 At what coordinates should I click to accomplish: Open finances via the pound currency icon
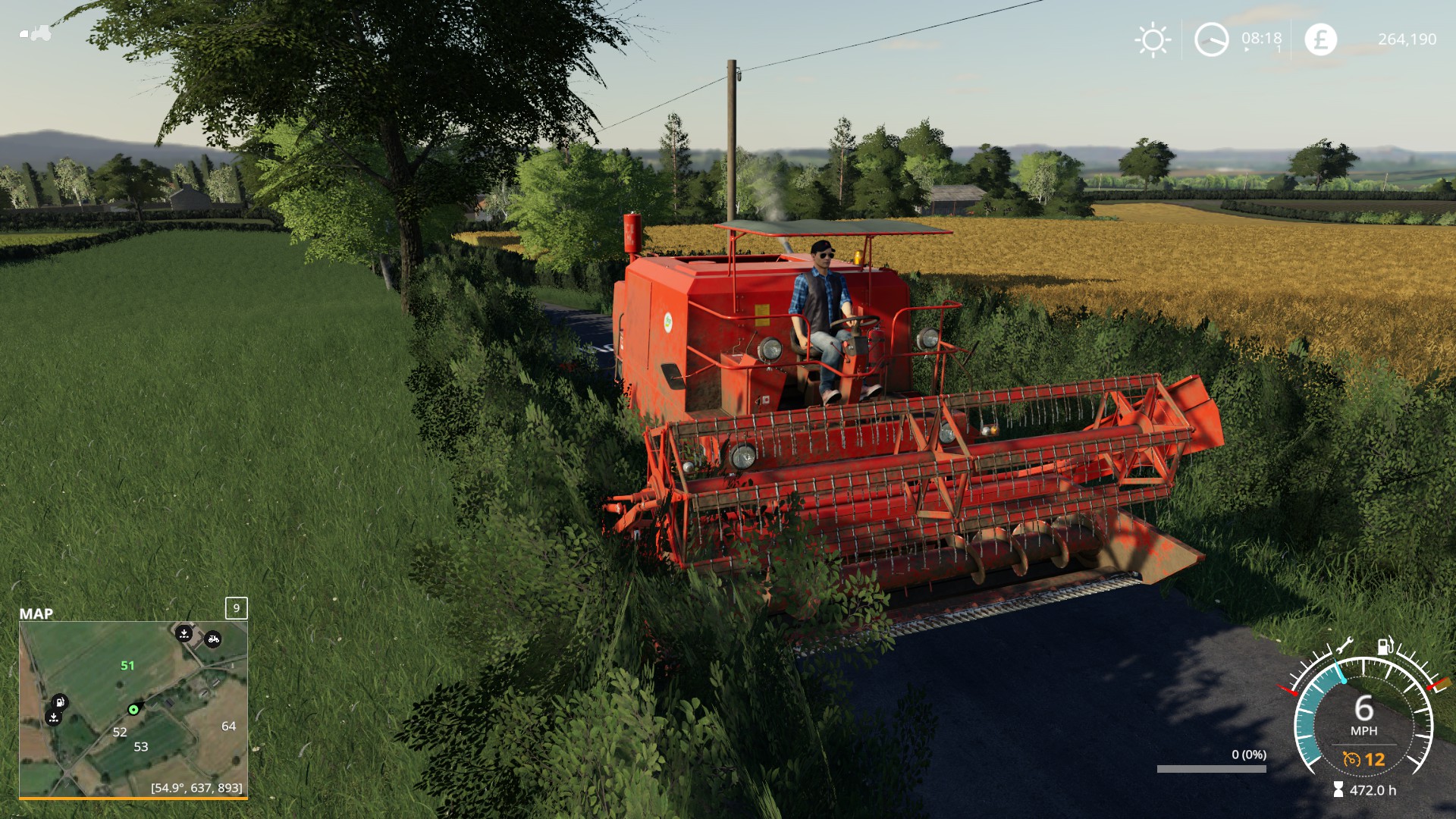coord(1320,39)
